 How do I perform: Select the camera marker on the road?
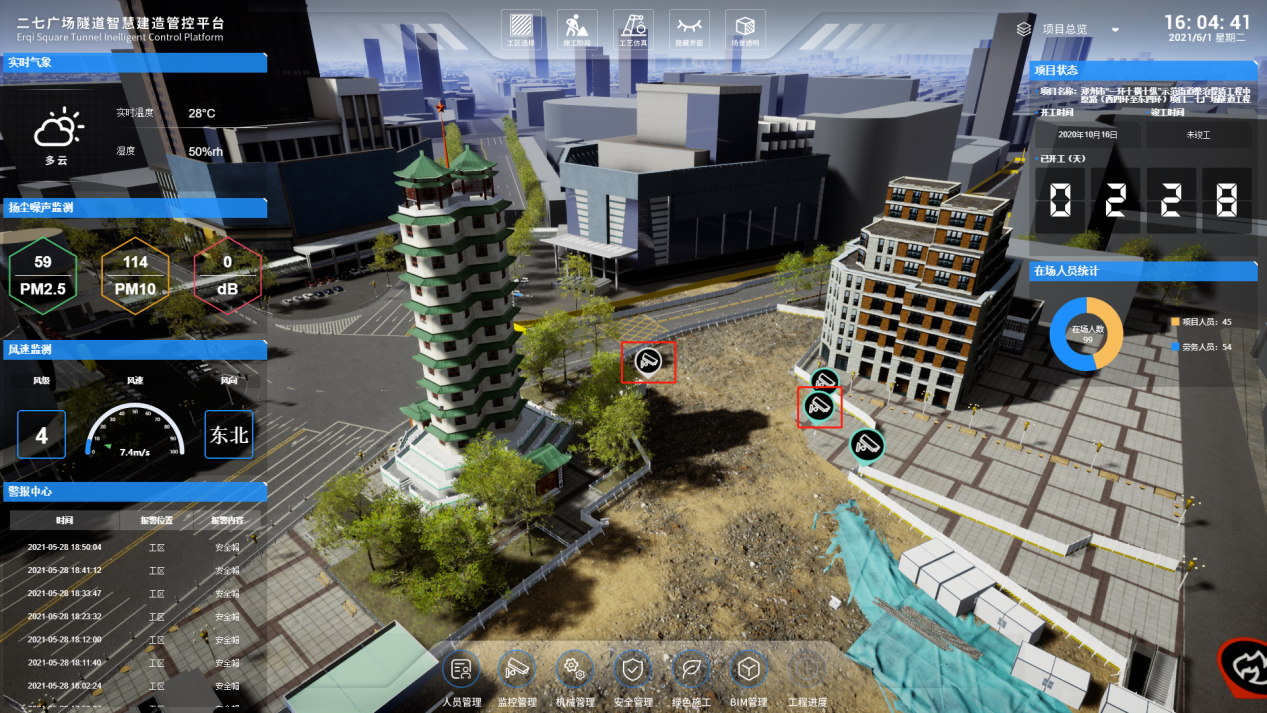(x=648, y=362)
